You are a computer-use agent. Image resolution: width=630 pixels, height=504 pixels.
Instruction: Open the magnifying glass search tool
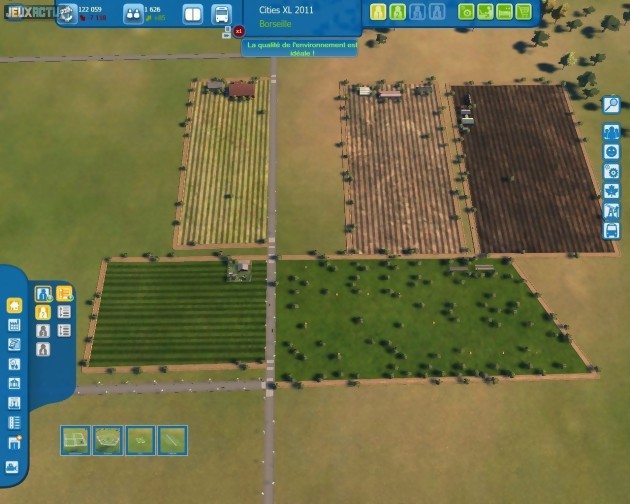tap(611, 105)
